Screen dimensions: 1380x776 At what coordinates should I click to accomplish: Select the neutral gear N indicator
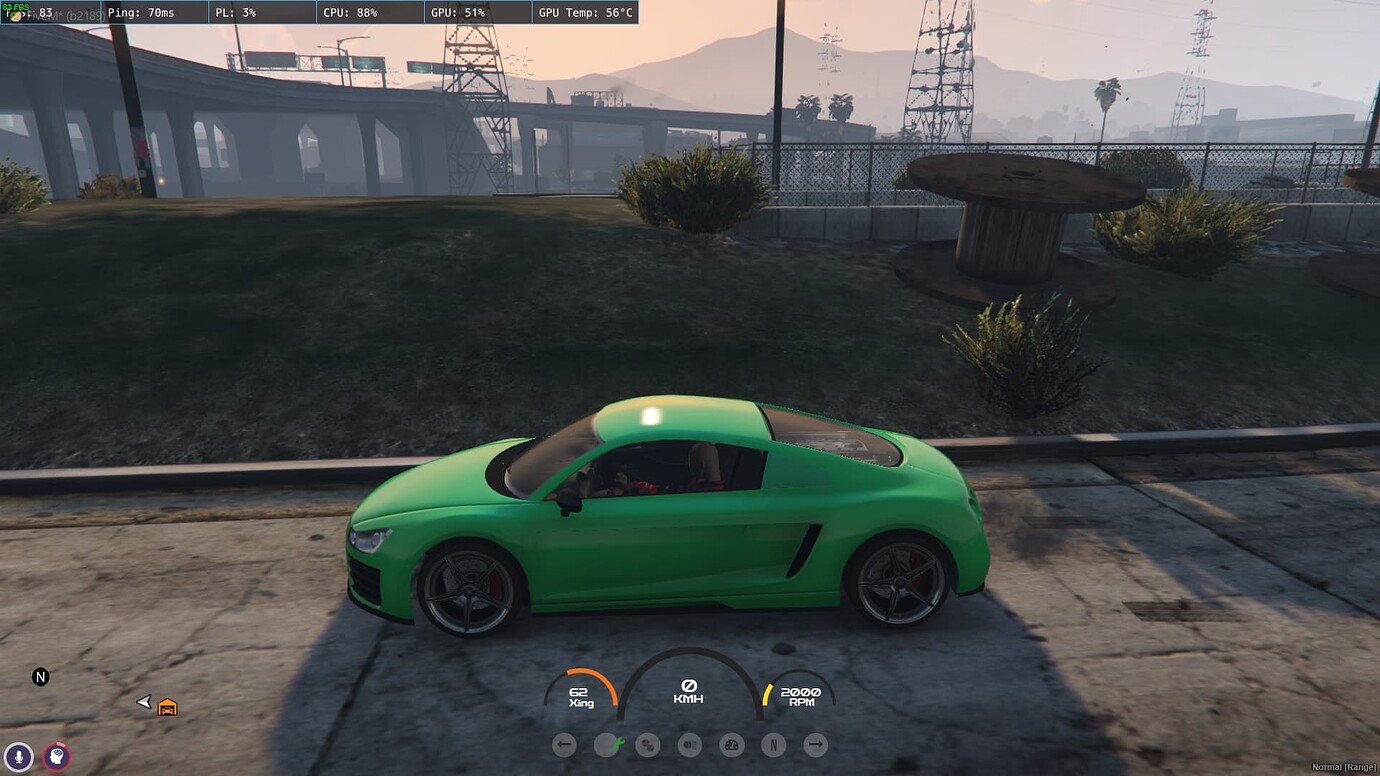[773, 744]
